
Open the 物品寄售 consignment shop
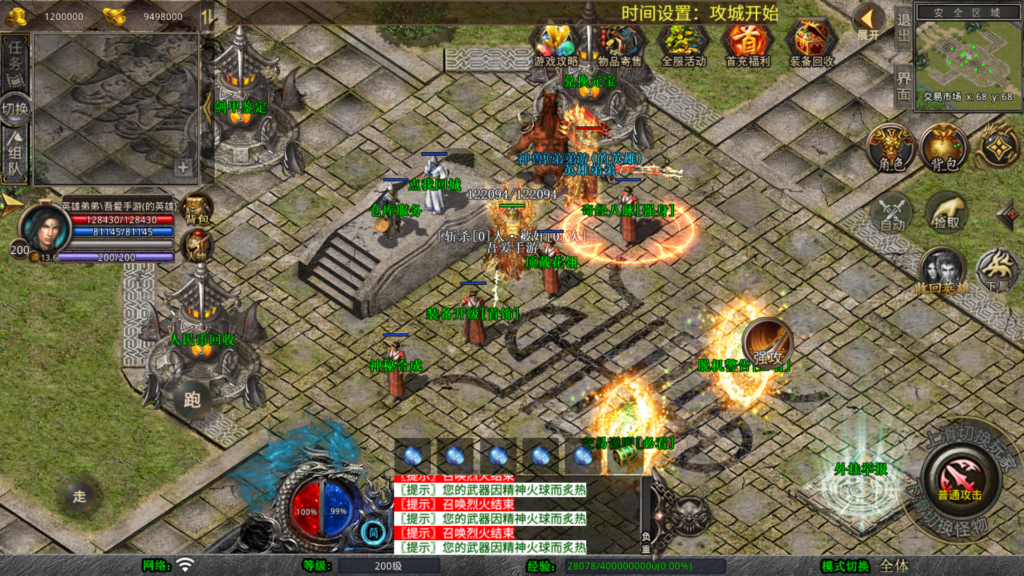(620, 44)
